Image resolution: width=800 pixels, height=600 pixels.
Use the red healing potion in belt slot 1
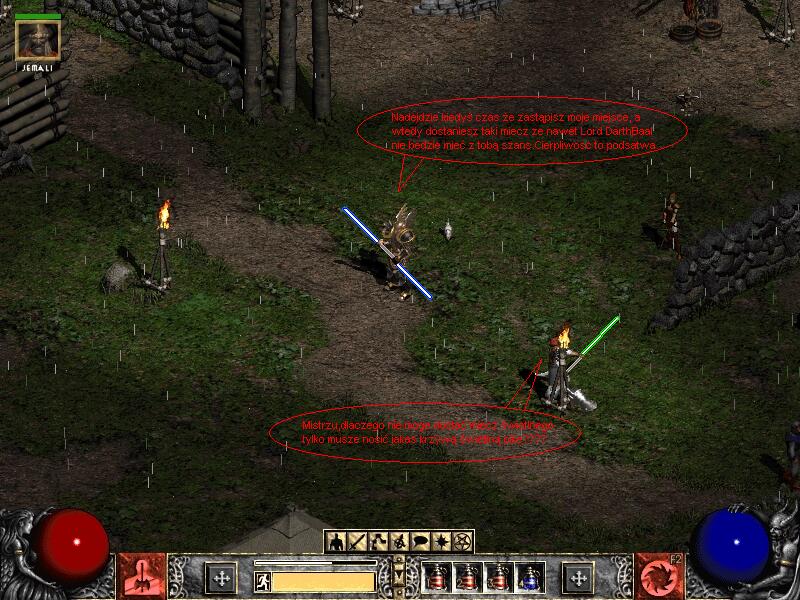(x=437, y=577)
